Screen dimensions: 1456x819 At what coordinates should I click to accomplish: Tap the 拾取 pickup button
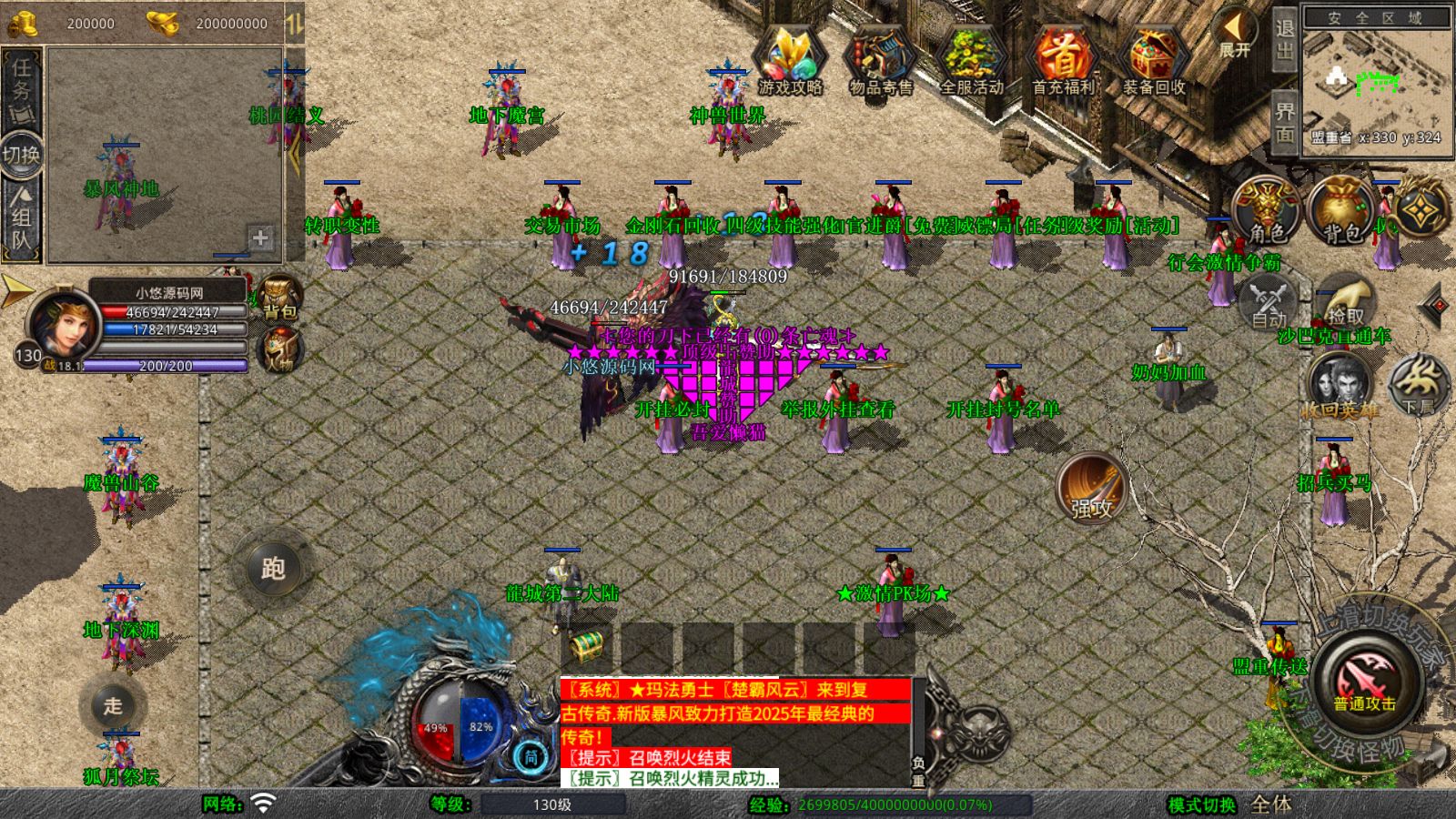pyautogui.click(x=1347, y=301)
